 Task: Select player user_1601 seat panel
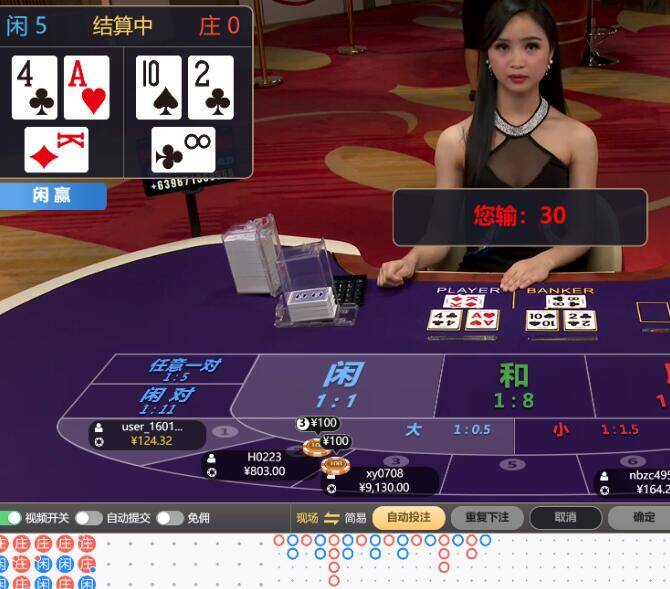(146, 434)
